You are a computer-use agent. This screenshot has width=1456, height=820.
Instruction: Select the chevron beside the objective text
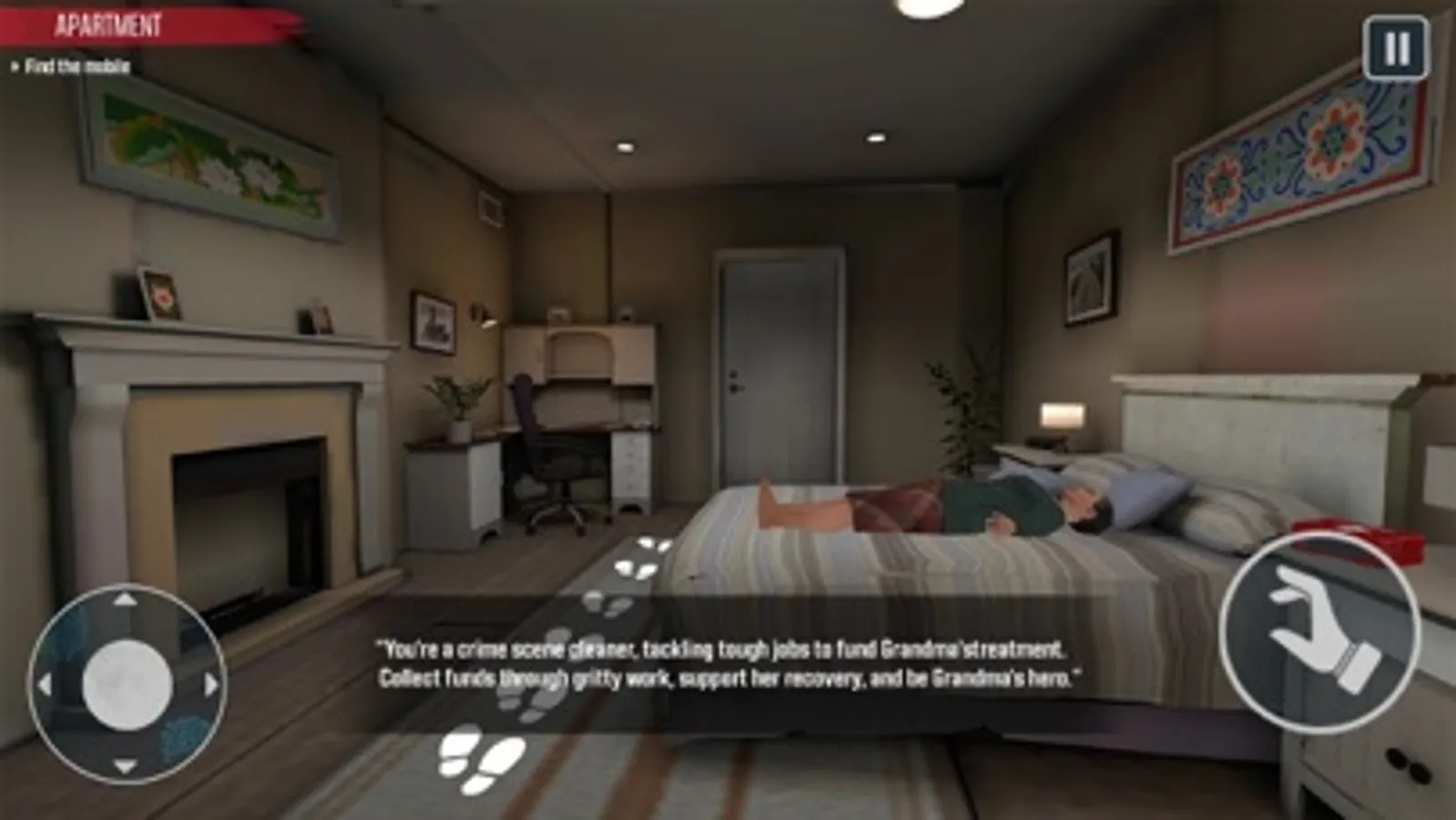tap(16, 66)
